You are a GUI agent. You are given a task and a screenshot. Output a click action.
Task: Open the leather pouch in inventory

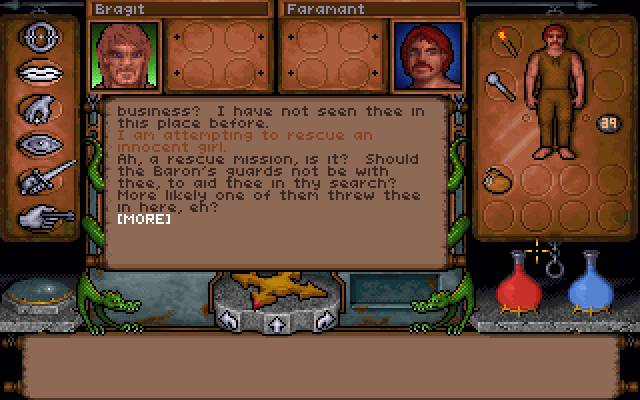pyautogui.click(x=496, y=180)
